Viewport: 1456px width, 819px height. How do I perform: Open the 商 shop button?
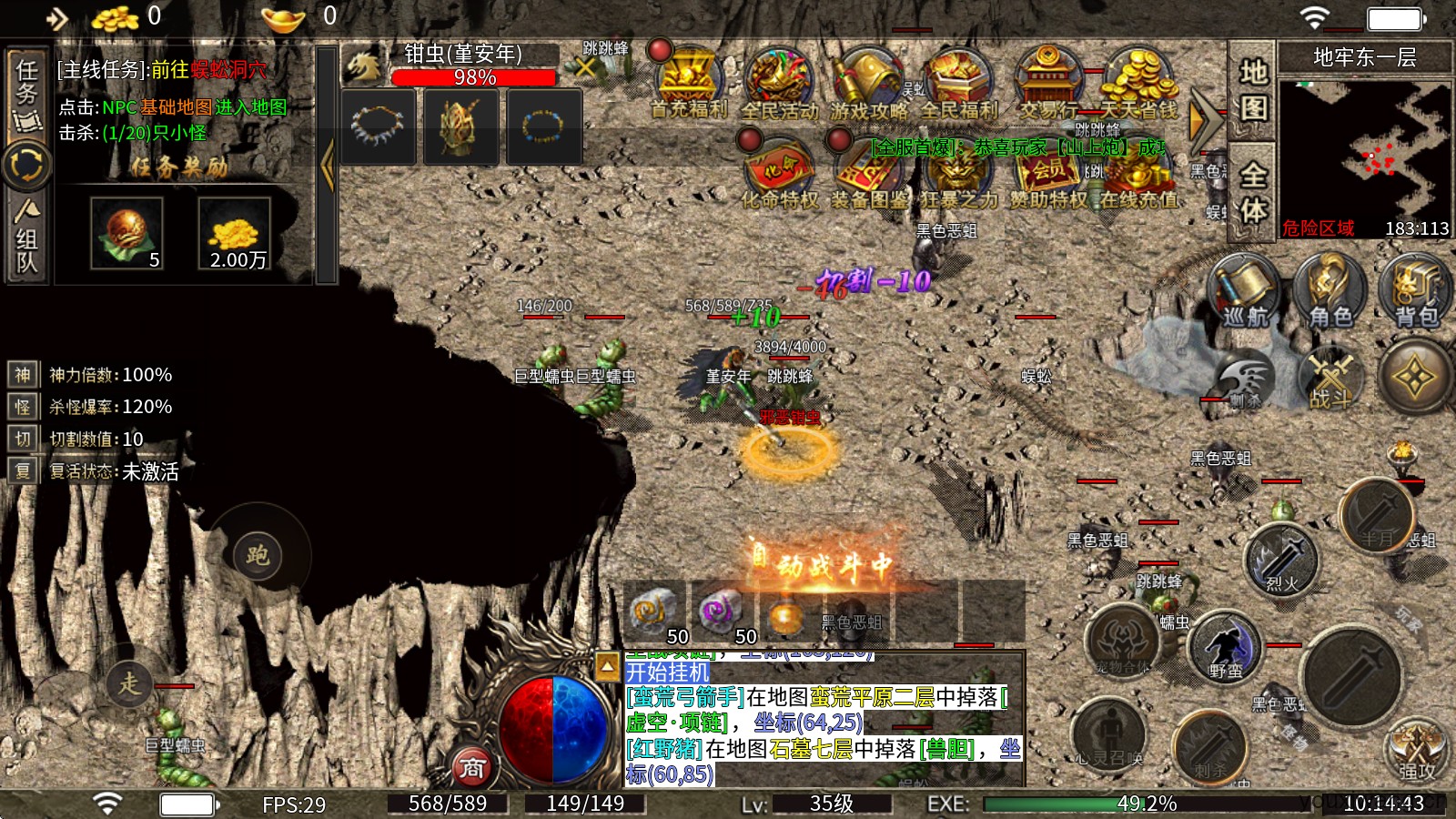point(471,768)
